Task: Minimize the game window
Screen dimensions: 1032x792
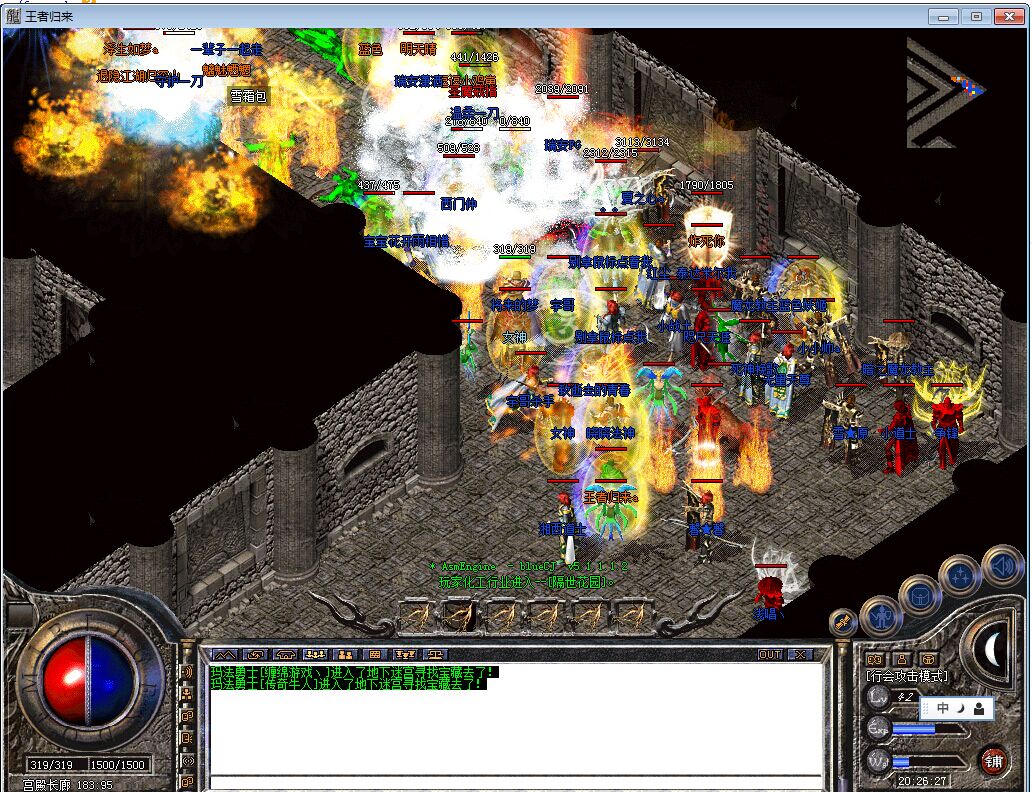Action: (945, 16)
